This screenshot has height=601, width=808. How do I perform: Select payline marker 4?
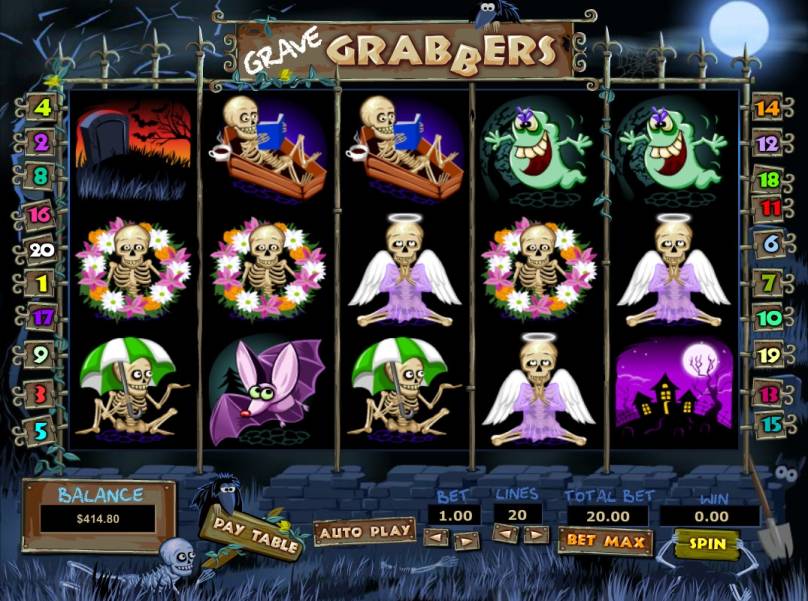[x=43, y=107]
